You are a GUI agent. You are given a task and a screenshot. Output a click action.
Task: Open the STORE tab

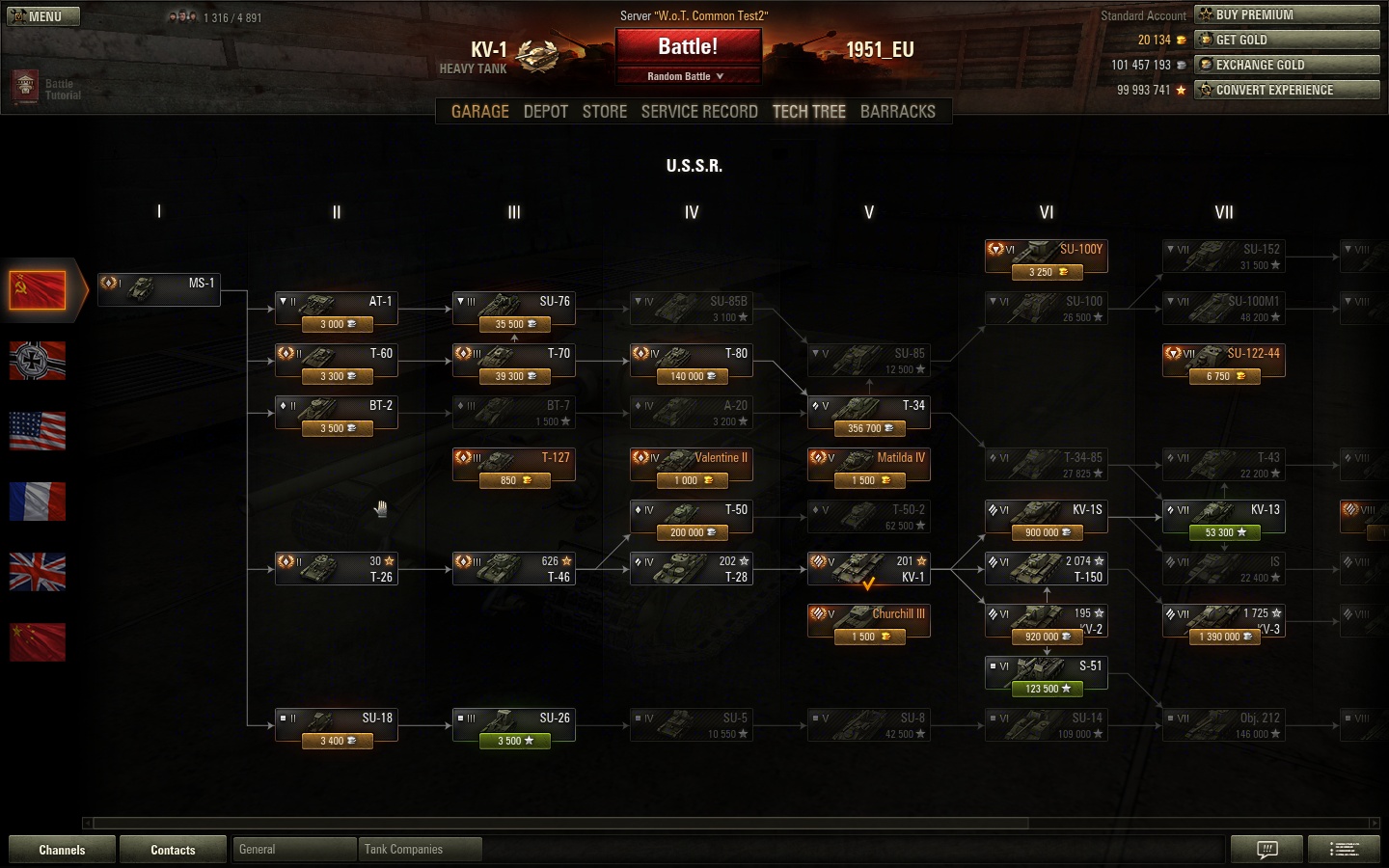(605, 112)
